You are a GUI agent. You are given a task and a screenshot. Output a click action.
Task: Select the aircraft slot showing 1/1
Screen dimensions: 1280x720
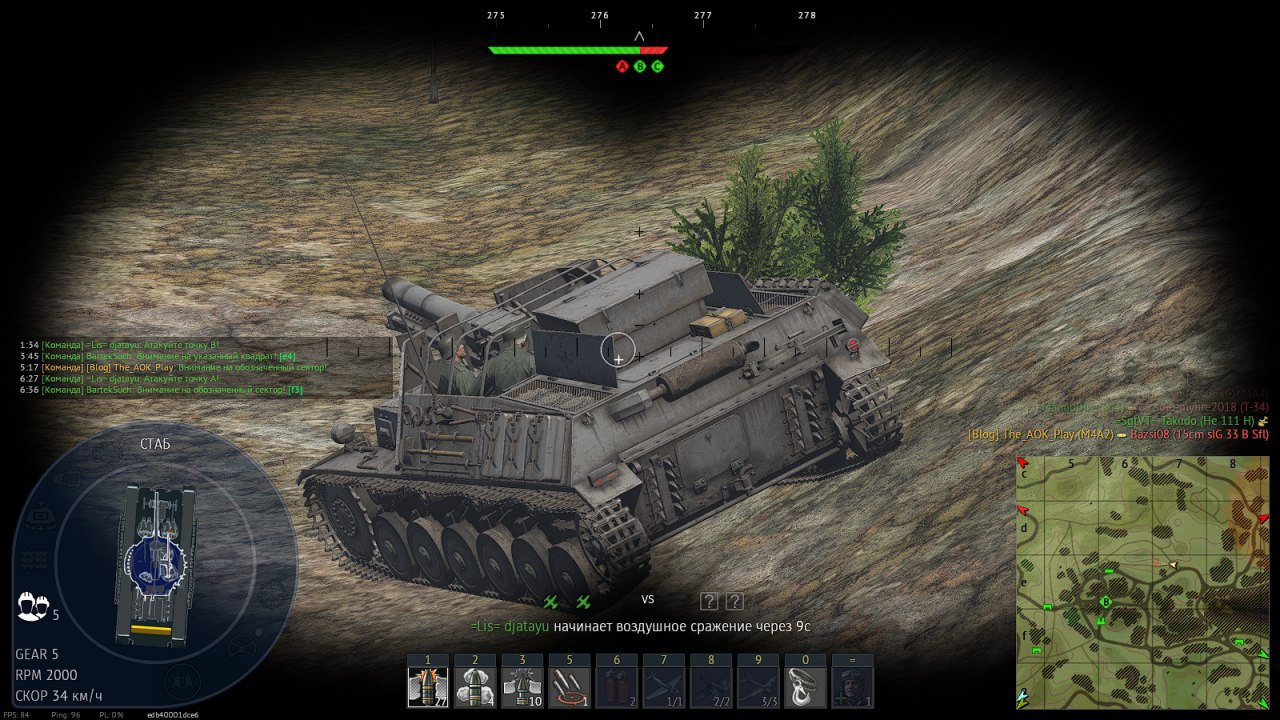coord(664,687)
